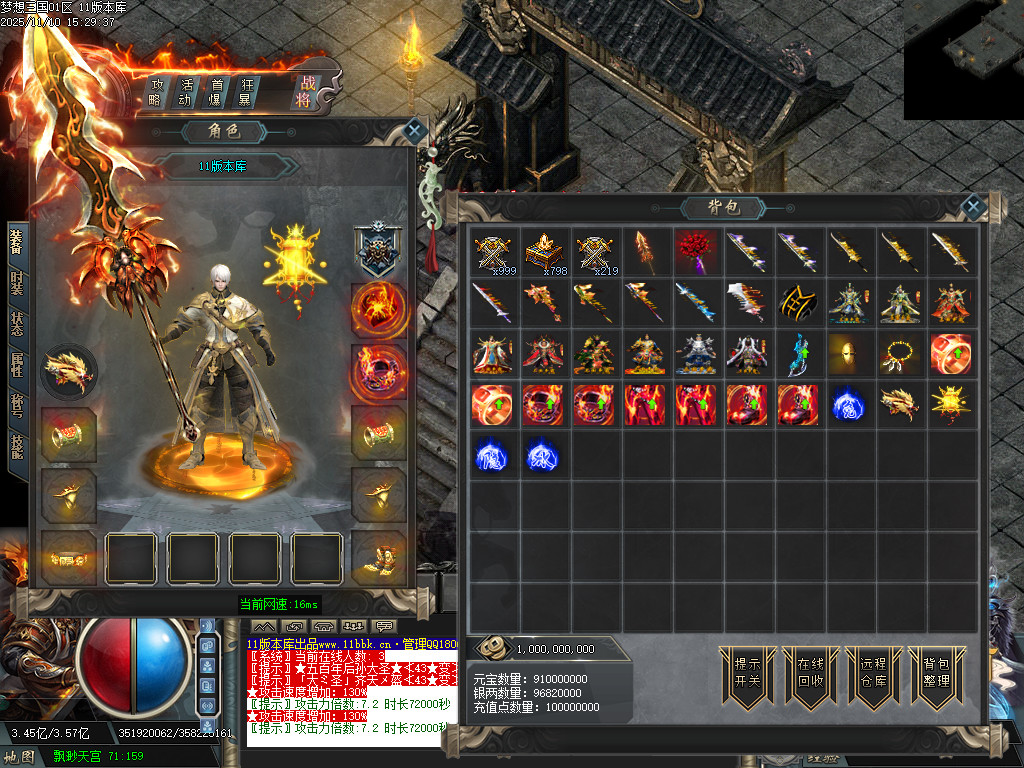
Task: Choose the gold bead necklace item
Action: click(x=899, y=353)
